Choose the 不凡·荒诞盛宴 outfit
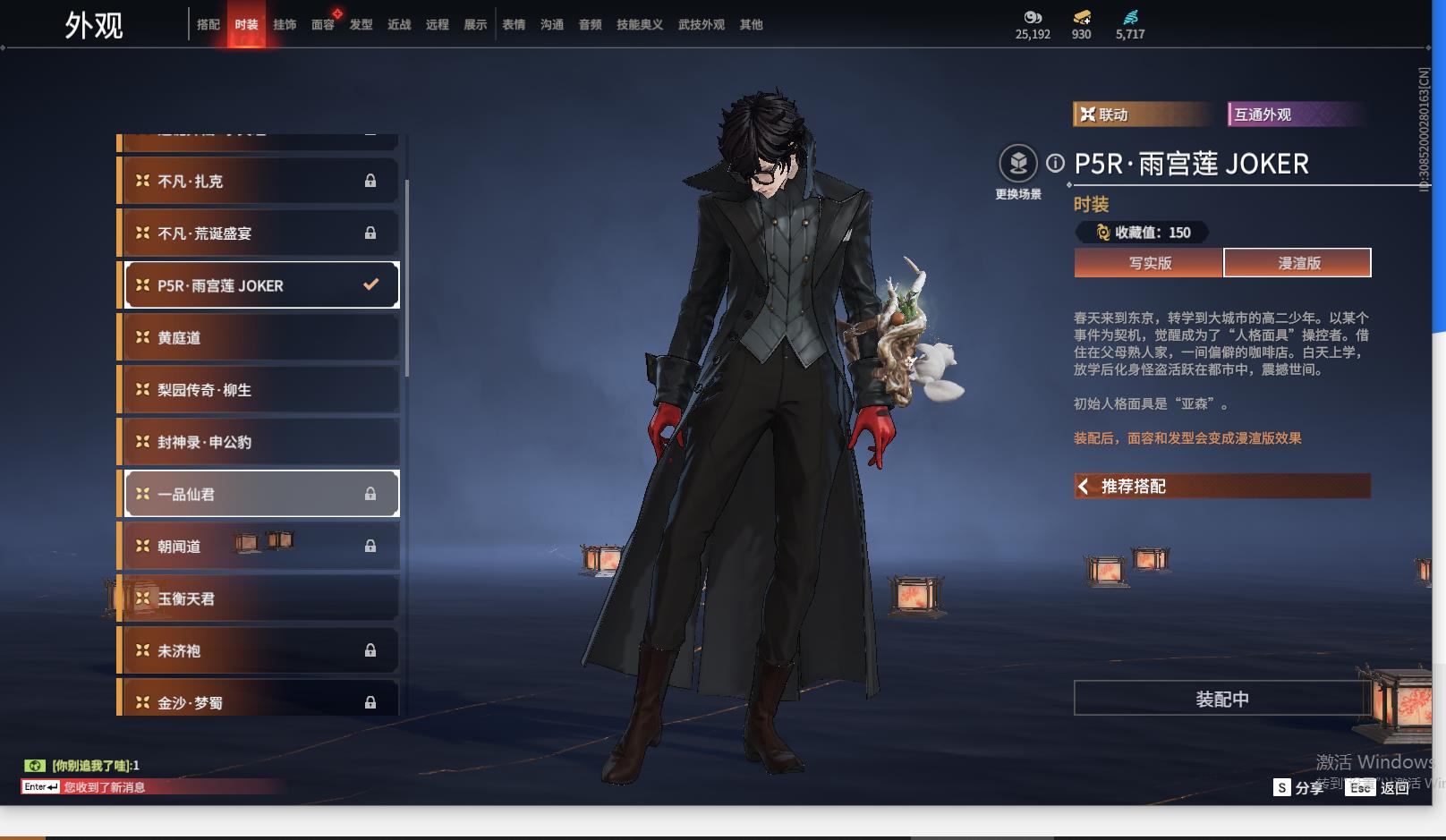Image resolution: width=1446 pixels, height=840 pixels. [x=259, y=233]
